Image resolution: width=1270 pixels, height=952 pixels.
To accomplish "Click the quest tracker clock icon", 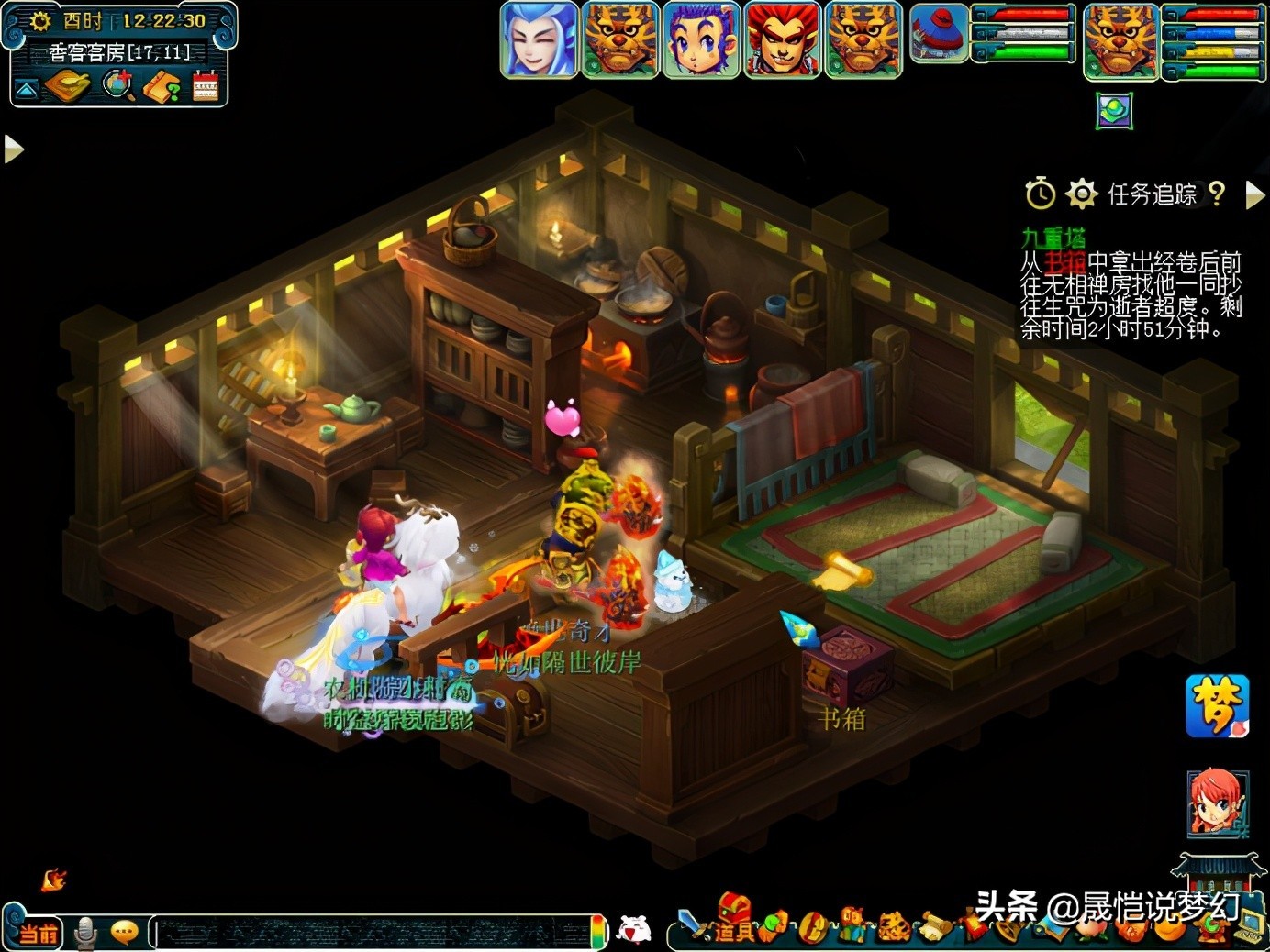I will click(1040, 194).
